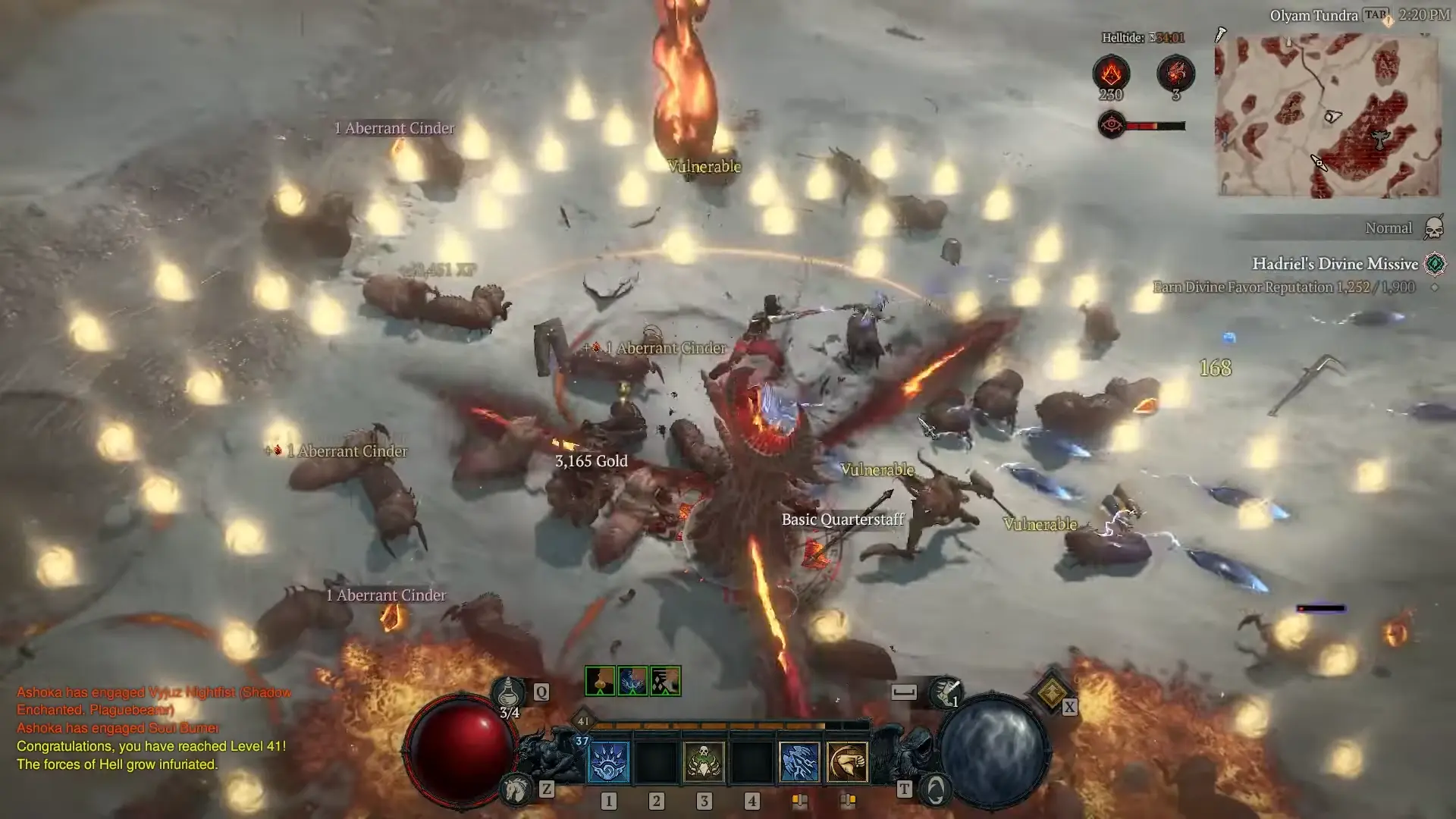Image resolution: width=1456 pixels, height=819 pixels.
Task: Click the gold diamond emblem icon
Action: tap(1051, 692)
